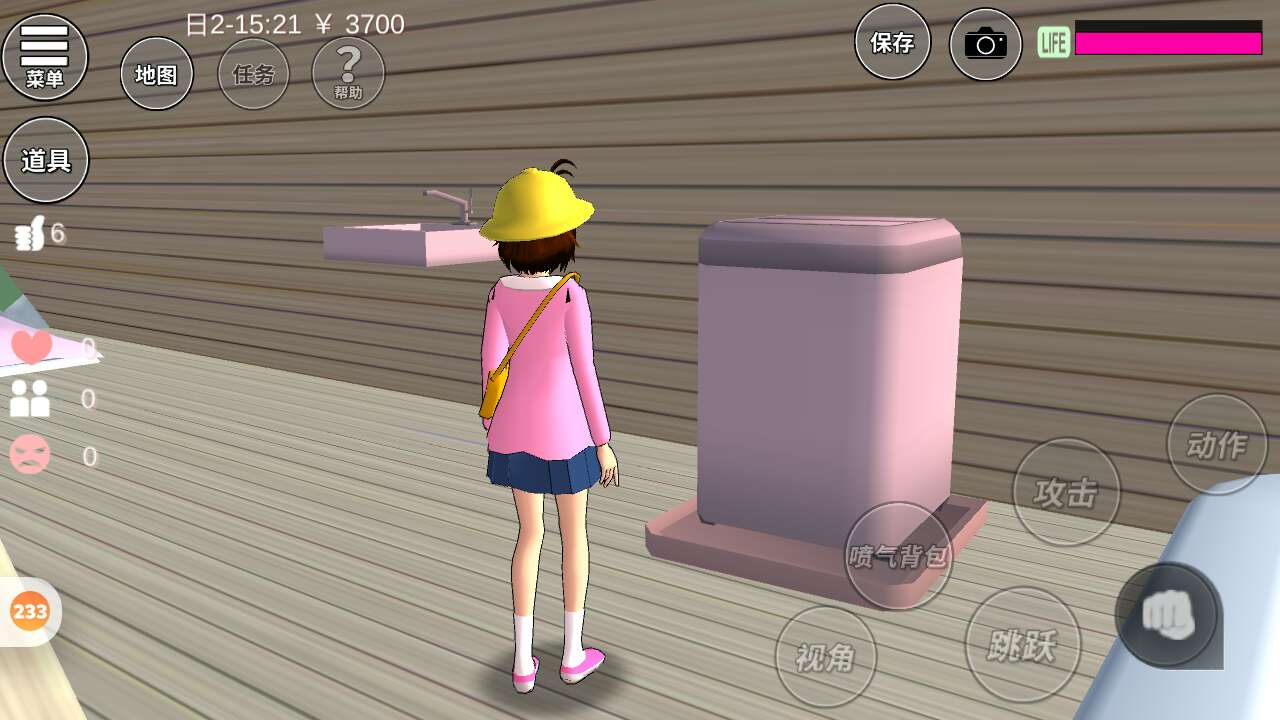The height and width of the screenshot is (720, 1280).
Task: Activate the 喷气背包 jetpack button
Action: click(898, 556)
